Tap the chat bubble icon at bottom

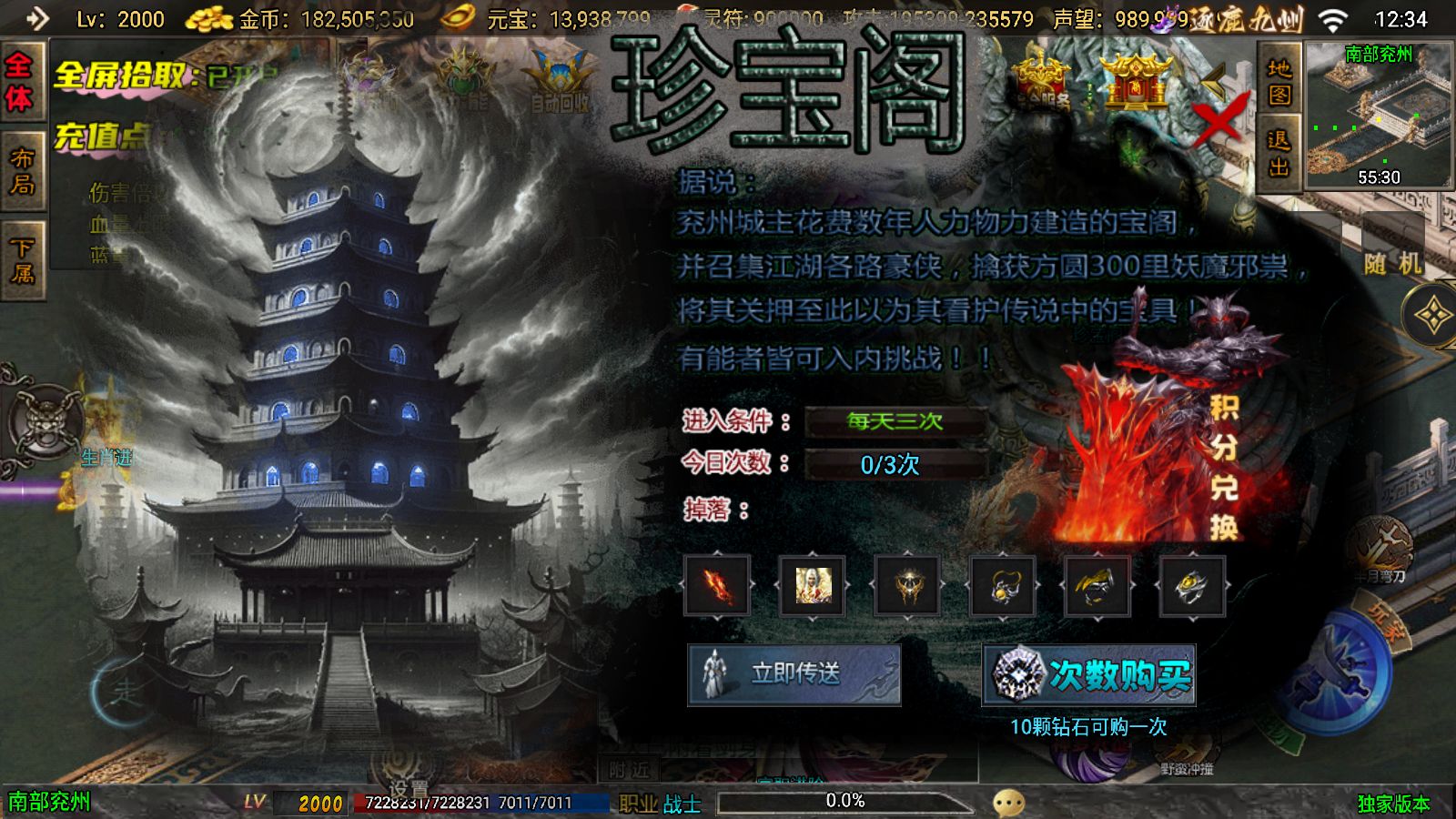pyautogui.click(x=1007, y=800)
